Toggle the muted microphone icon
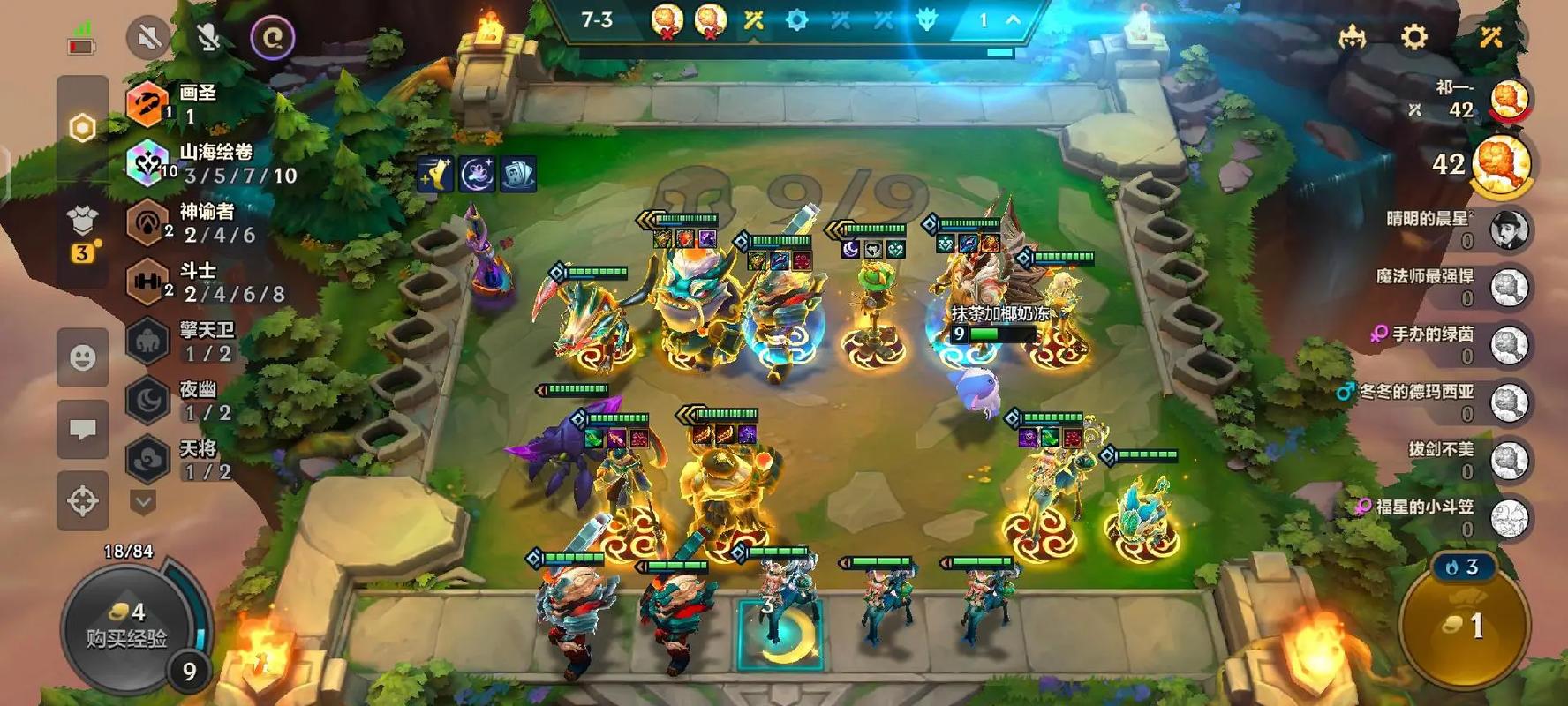Screen dimensions: 1568x706 209,38
